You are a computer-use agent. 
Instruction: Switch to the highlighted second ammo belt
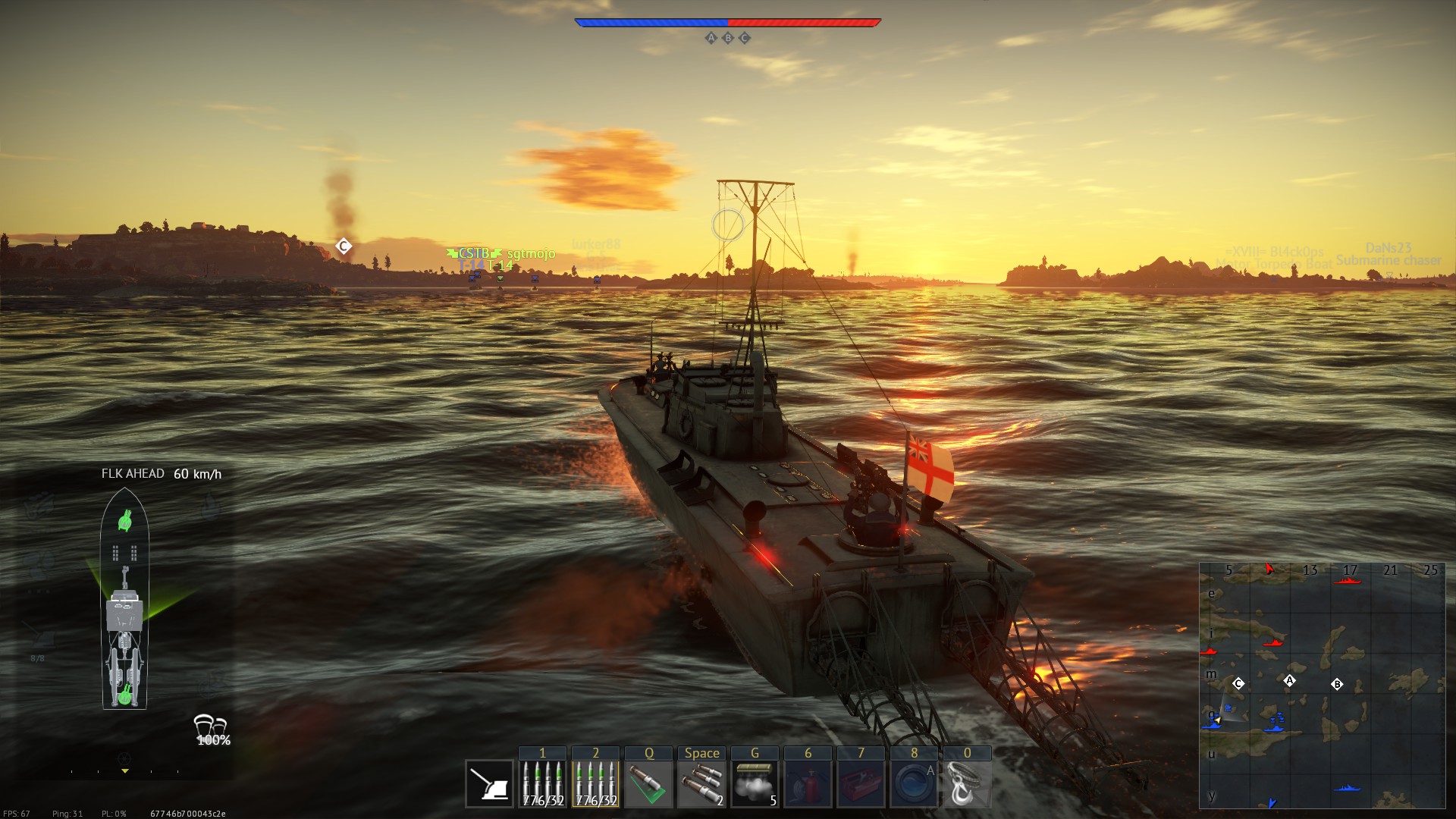[x=595, y=784]
